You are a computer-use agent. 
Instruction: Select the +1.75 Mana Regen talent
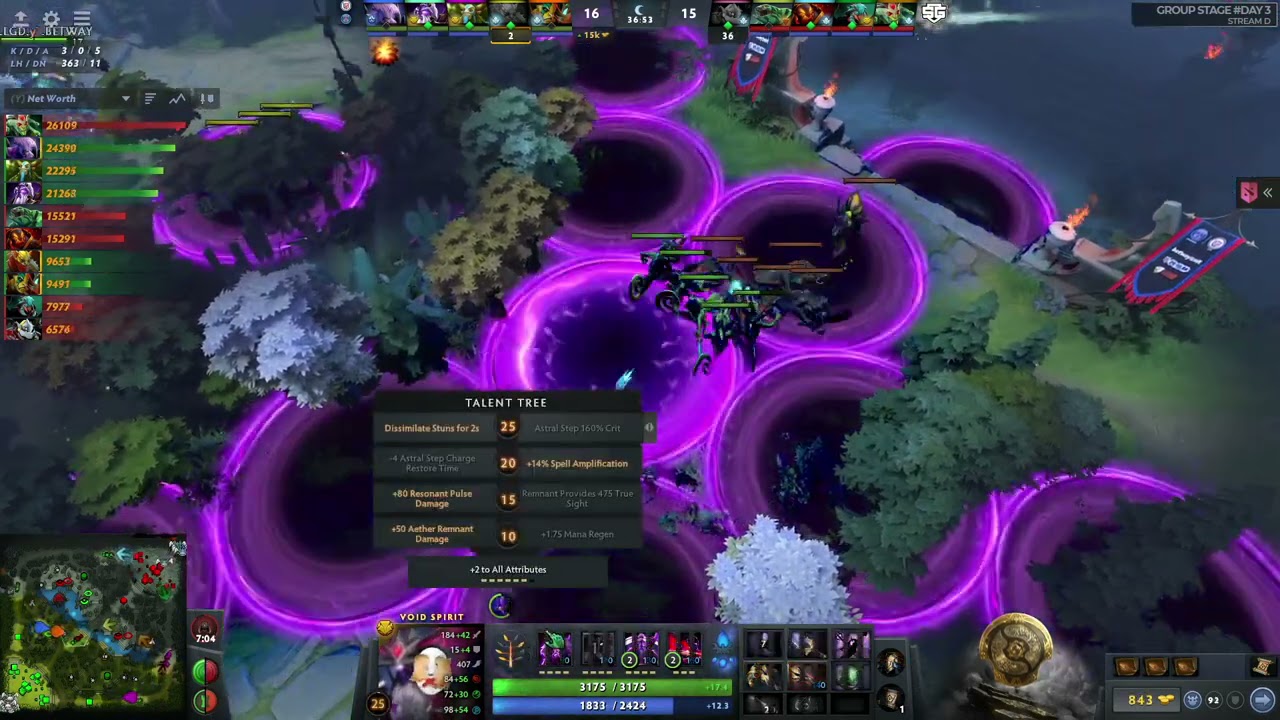click(577, 534)
